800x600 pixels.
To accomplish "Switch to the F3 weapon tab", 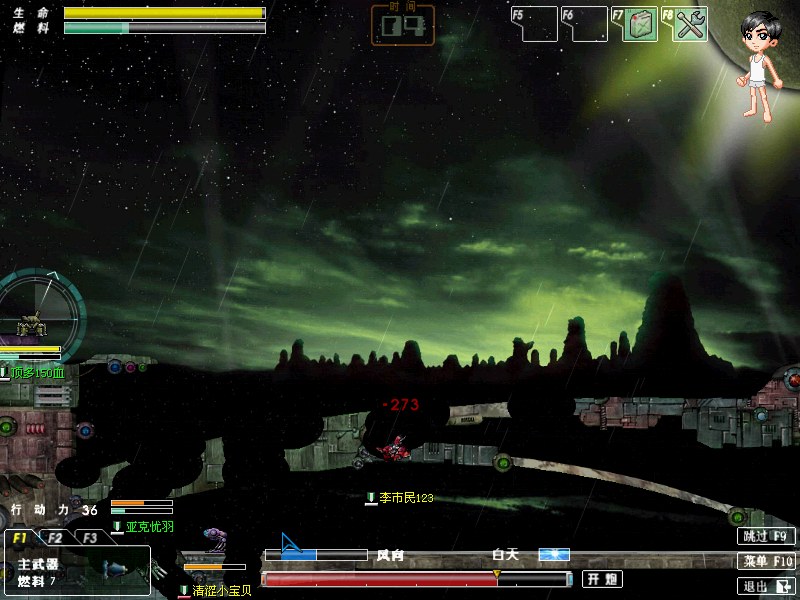I will click(x=91, y=537).
